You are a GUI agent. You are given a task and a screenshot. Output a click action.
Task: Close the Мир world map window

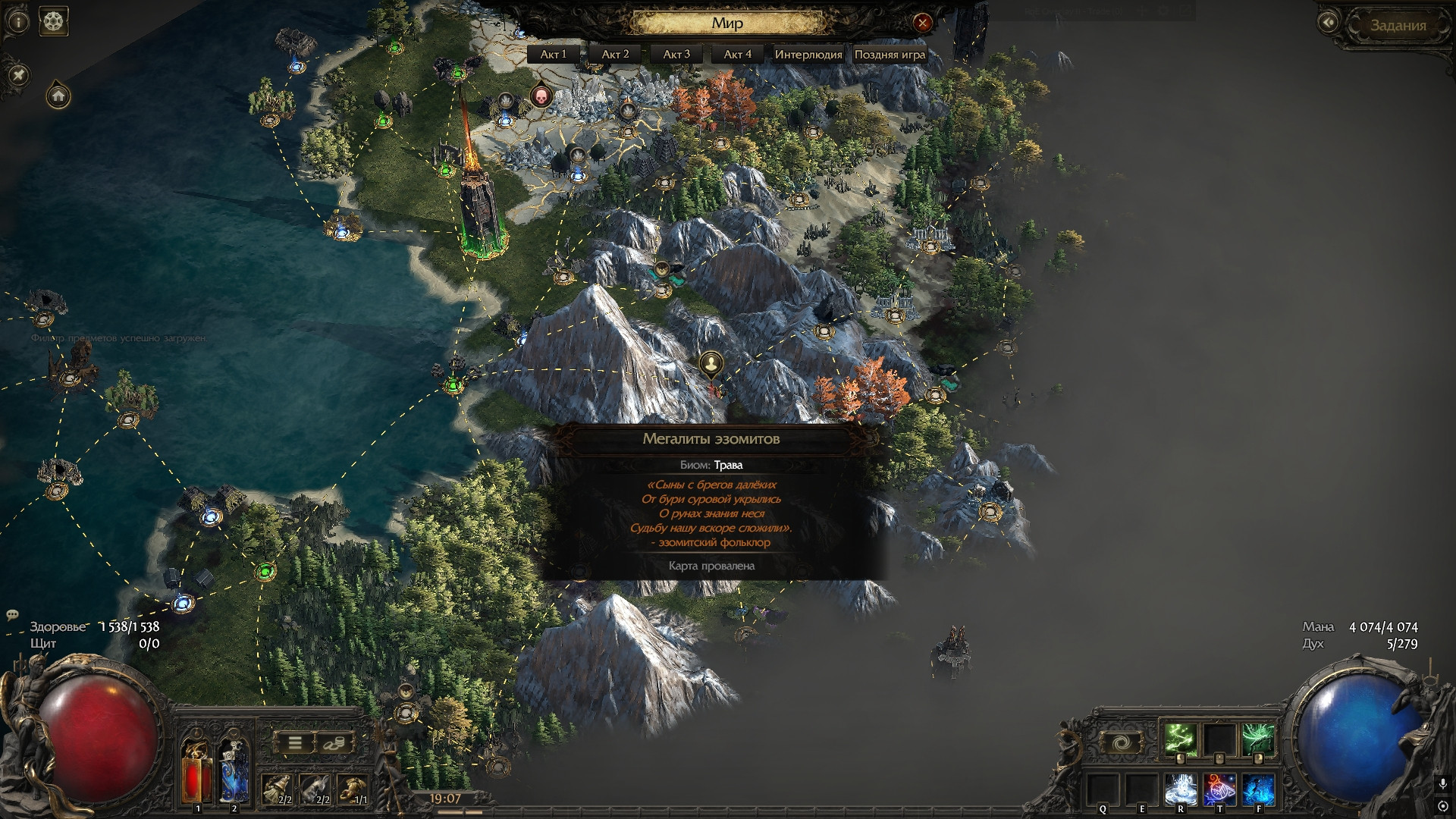click(x=922, y=23)
